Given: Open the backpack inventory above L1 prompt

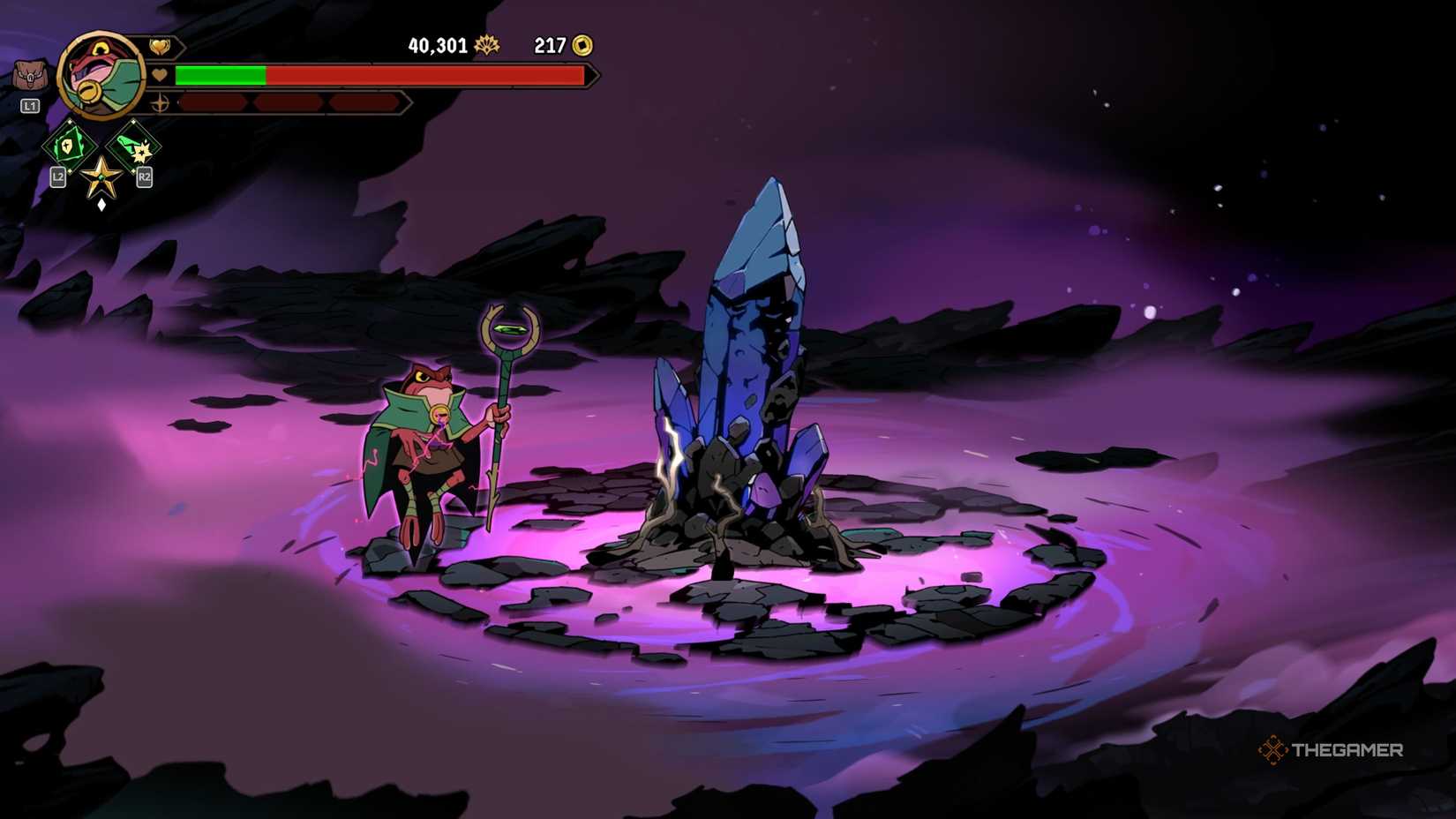Looking at the screenshot, I should 31,73.
